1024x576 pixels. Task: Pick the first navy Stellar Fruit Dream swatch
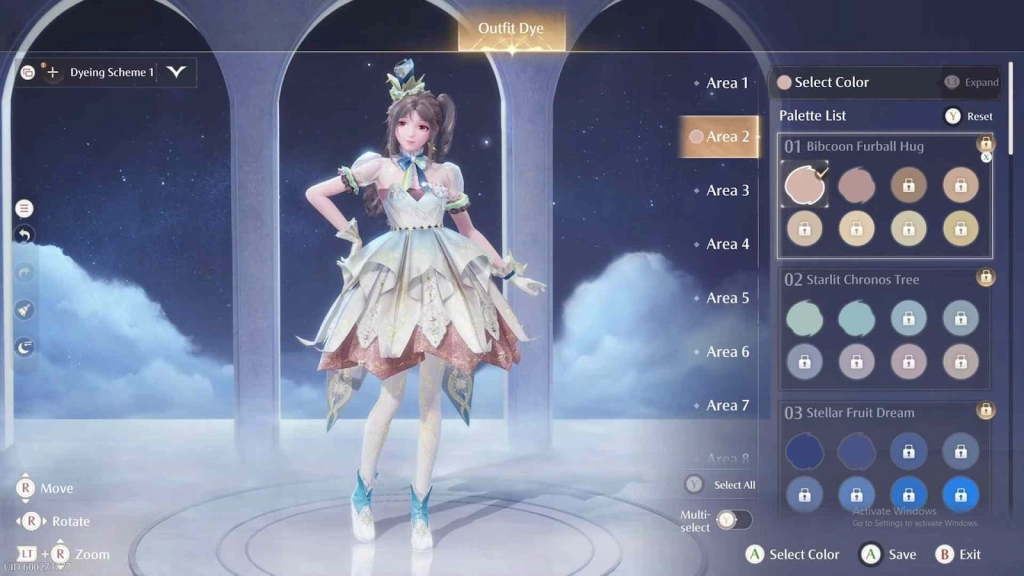pos(804,451)
